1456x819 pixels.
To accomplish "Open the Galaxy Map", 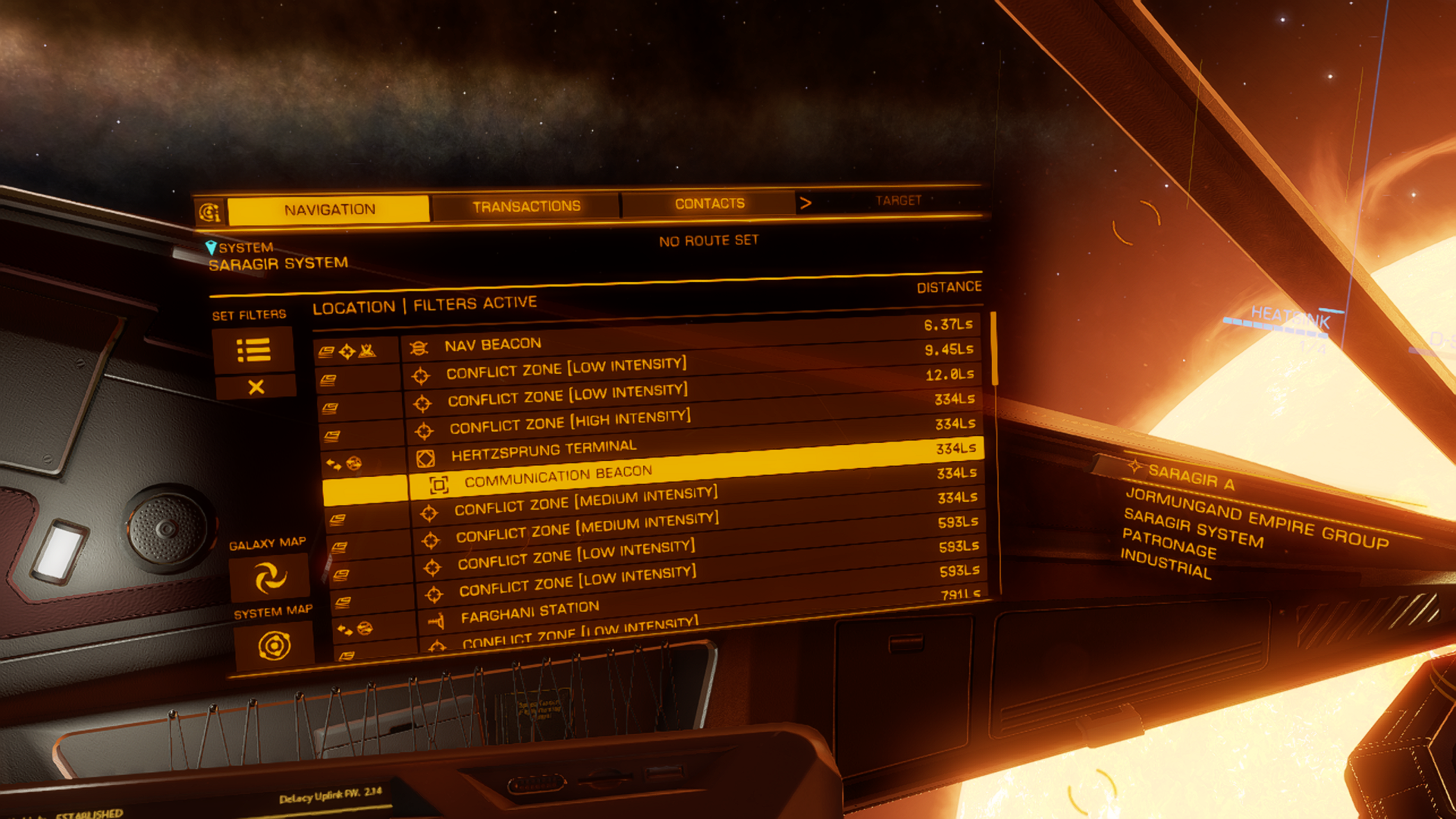I will coord(270,577).
